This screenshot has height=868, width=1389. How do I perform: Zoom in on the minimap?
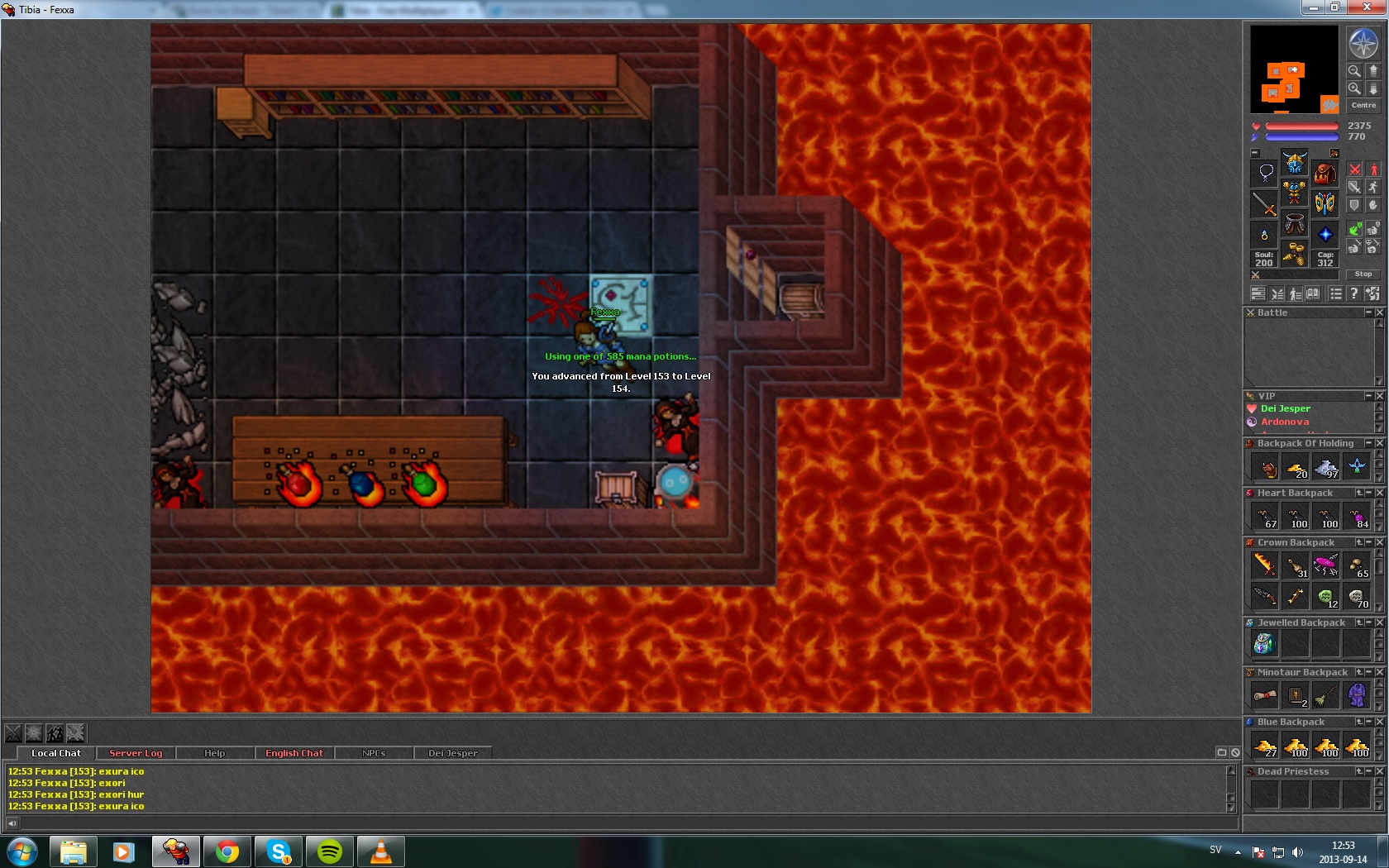(x=1354, y=88)
